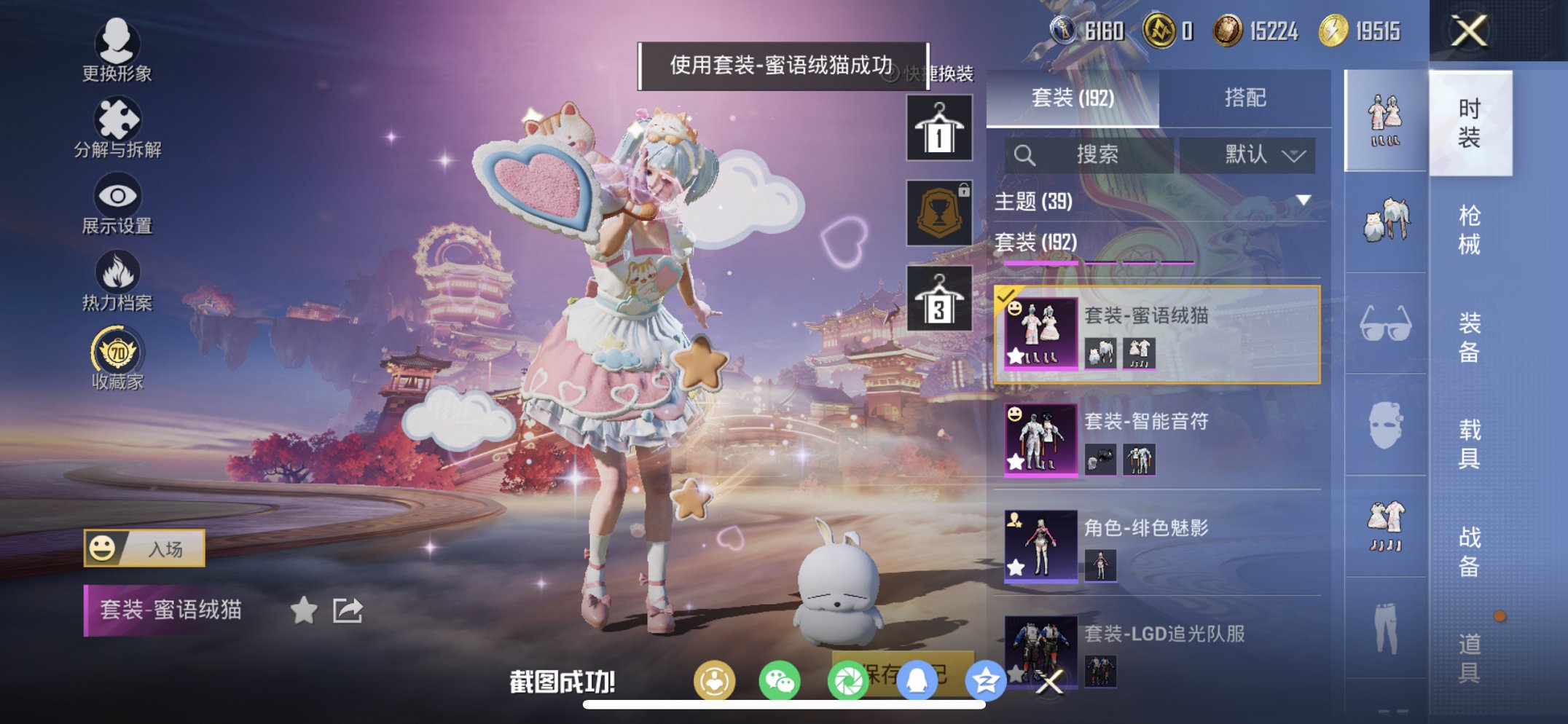Select the 套装-智能音符 outfit thumbnail

click(x=1041, y=438)
